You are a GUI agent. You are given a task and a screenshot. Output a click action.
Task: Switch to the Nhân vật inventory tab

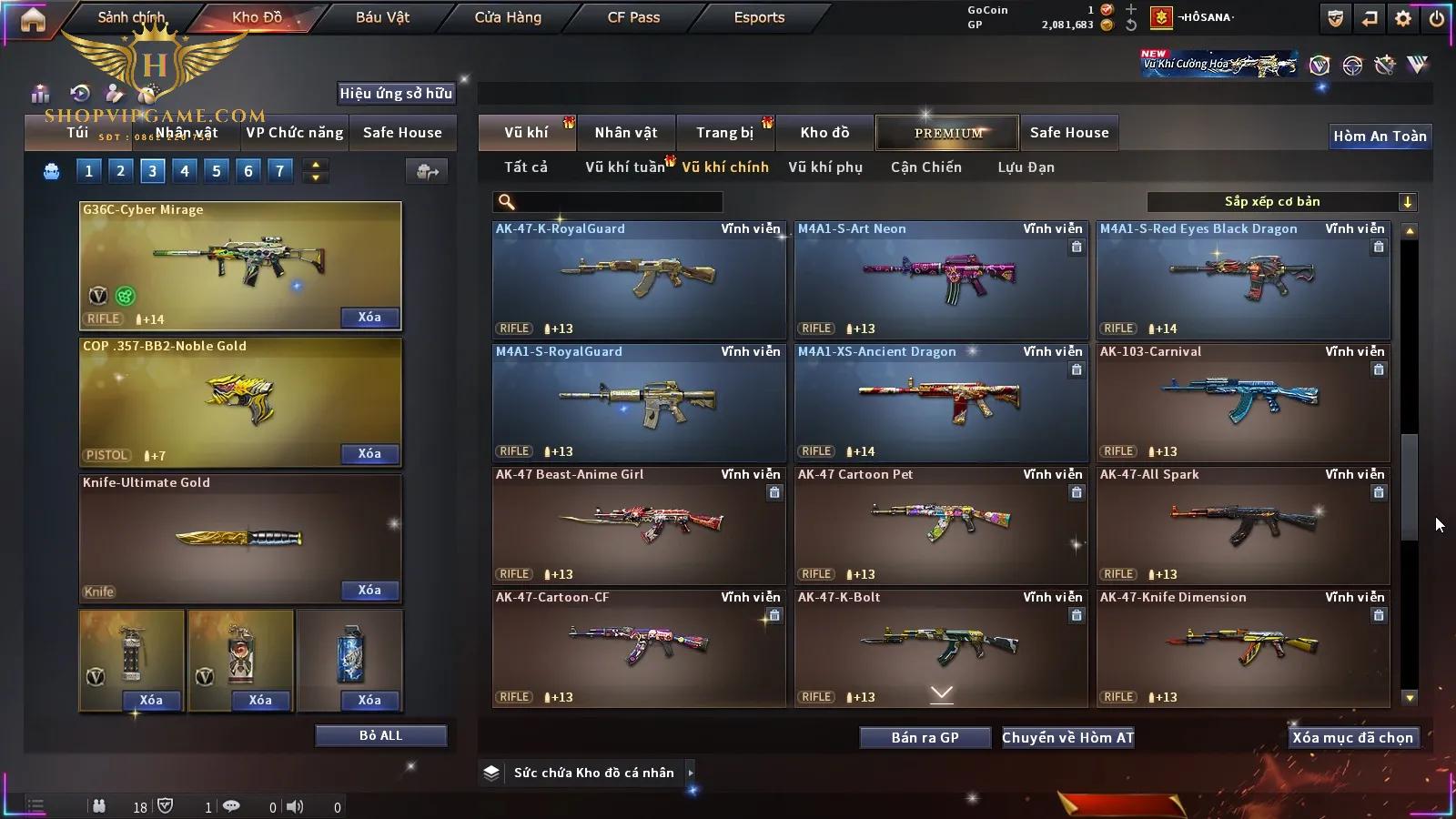626,133
